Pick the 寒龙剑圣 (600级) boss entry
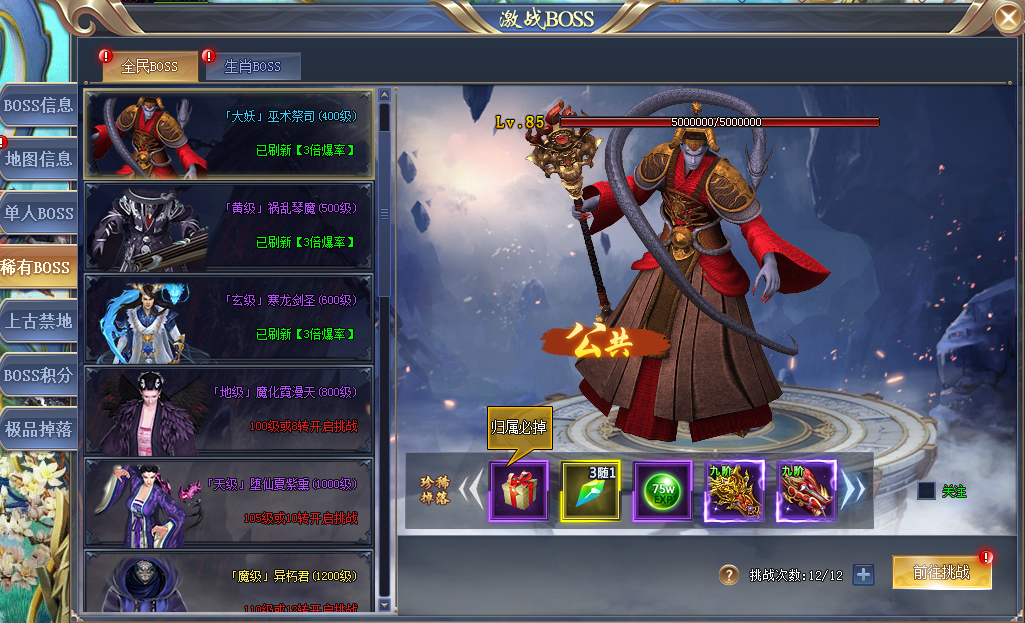Screen dimensions: 1025x623 coord(229,318)
